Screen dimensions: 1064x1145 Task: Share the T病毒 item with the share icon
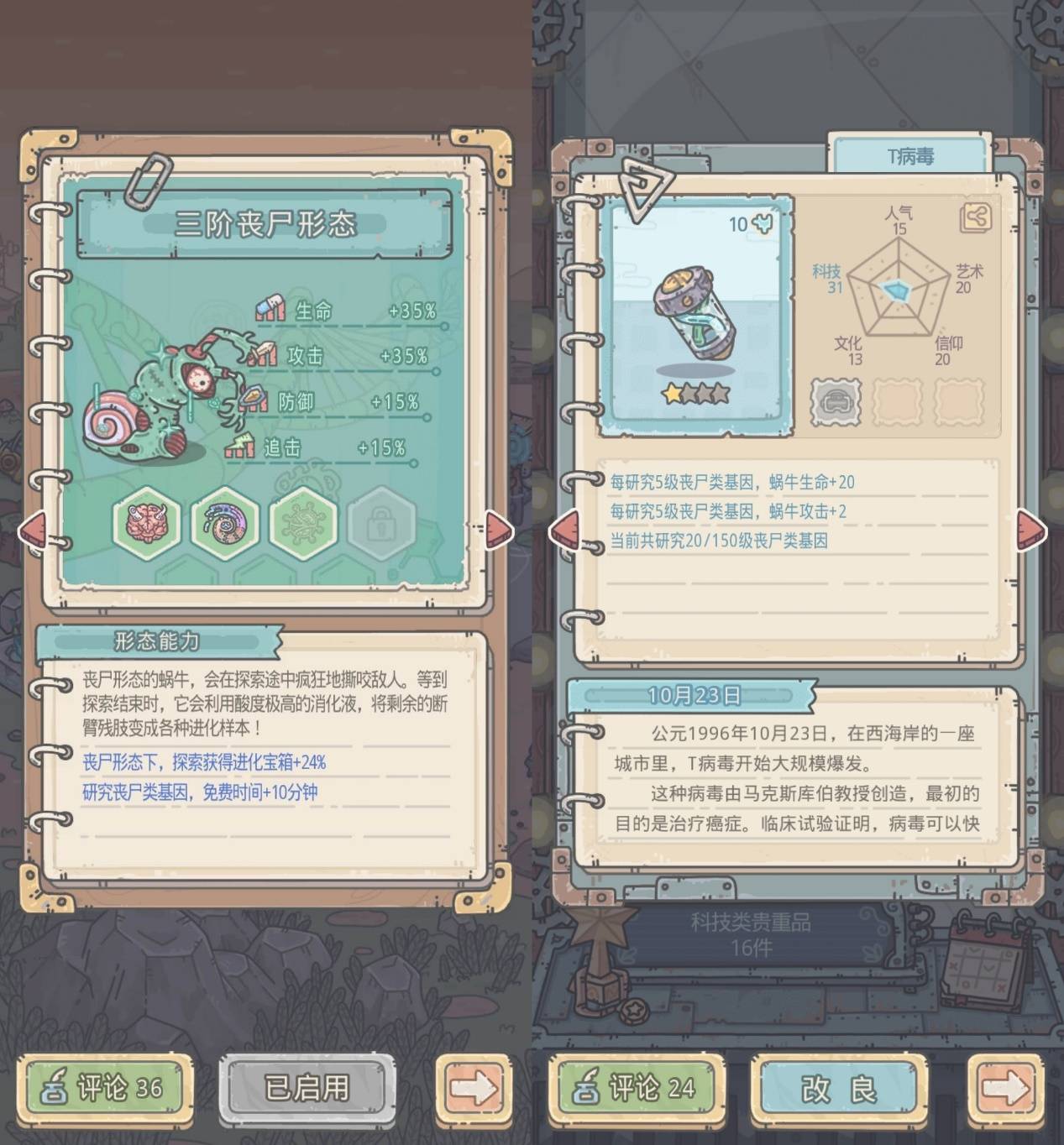pos(974,218)
